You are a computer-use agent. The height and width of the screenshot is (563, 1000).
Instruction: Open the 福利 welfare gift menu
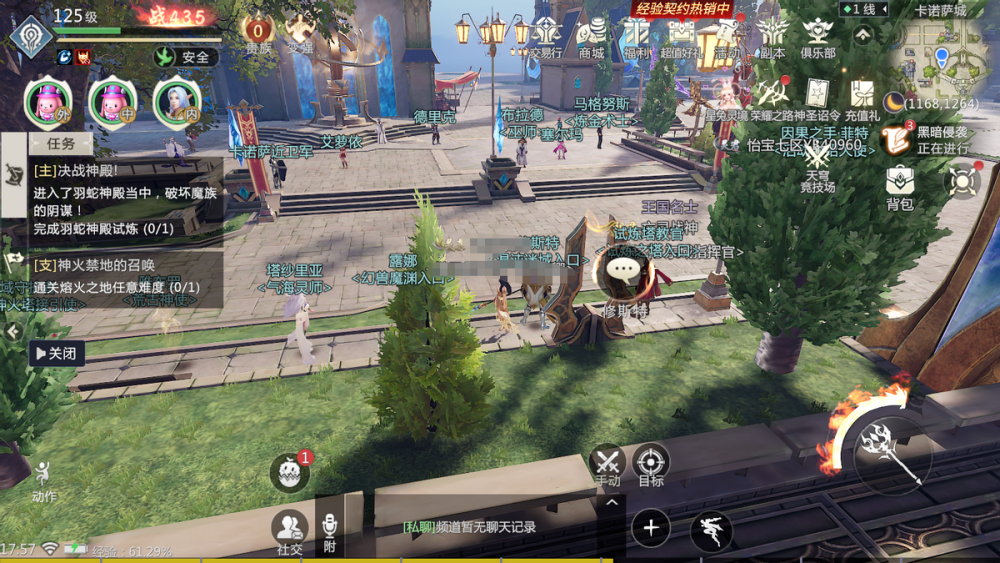tap(637, 35)
